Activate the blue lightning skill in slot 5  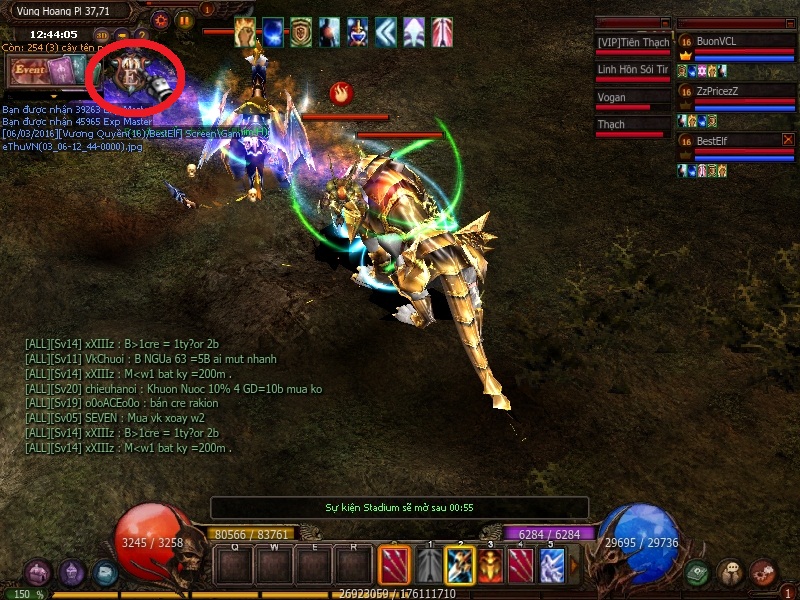[x=552, y=567]
